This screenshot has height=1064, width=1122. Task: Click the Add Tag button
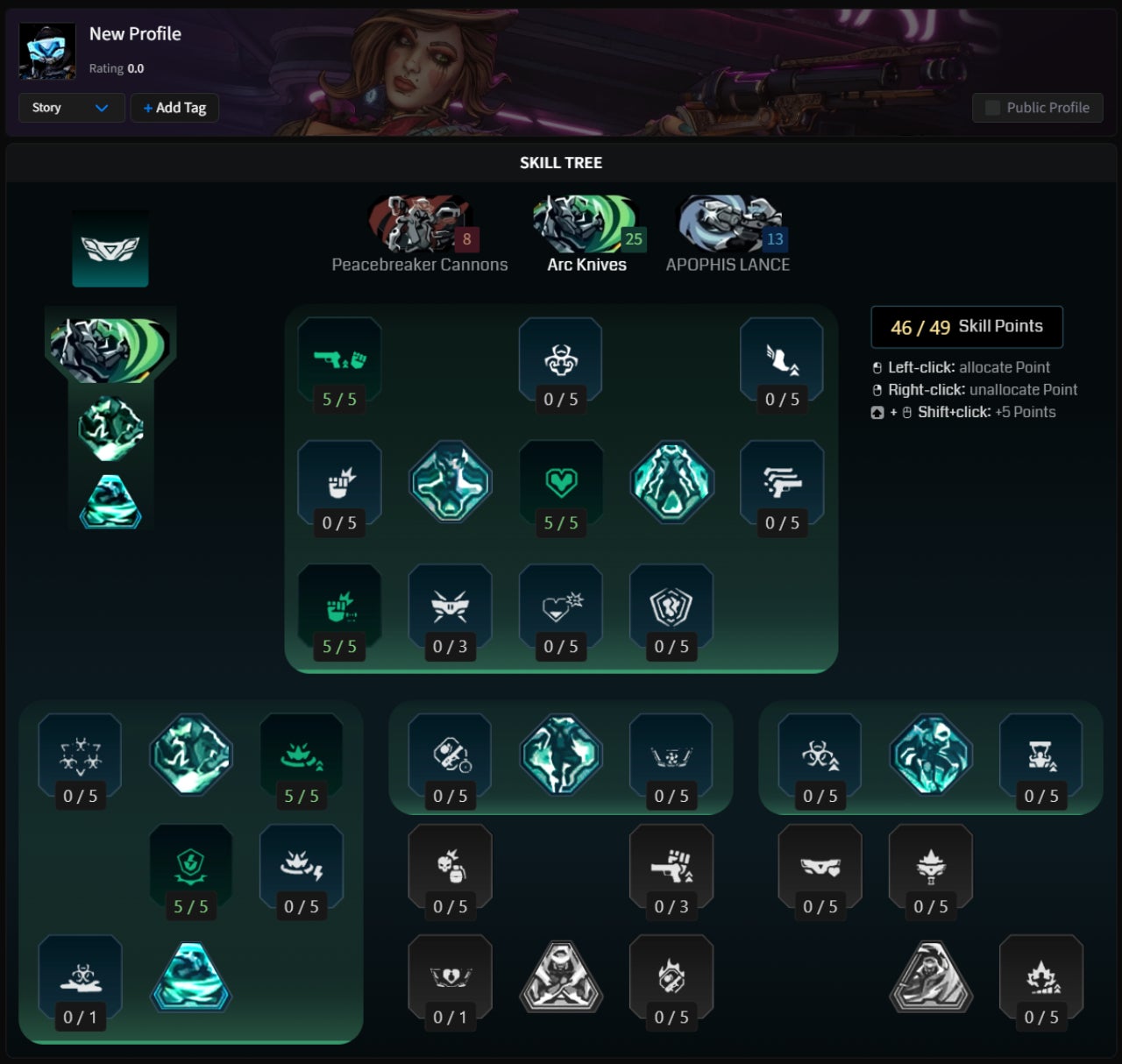(x=174, y=108)
